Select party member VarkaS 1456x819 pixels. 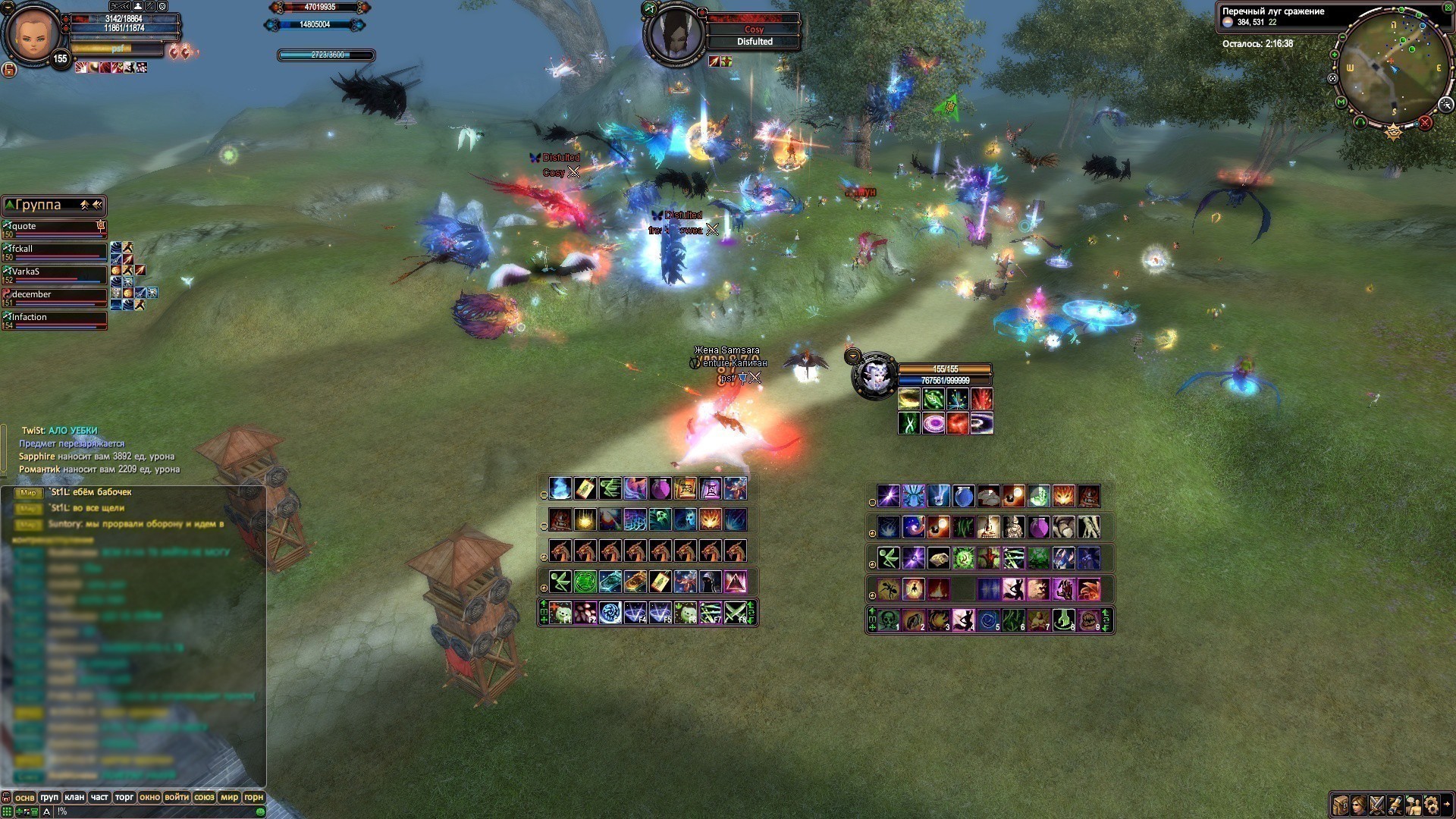55,274
